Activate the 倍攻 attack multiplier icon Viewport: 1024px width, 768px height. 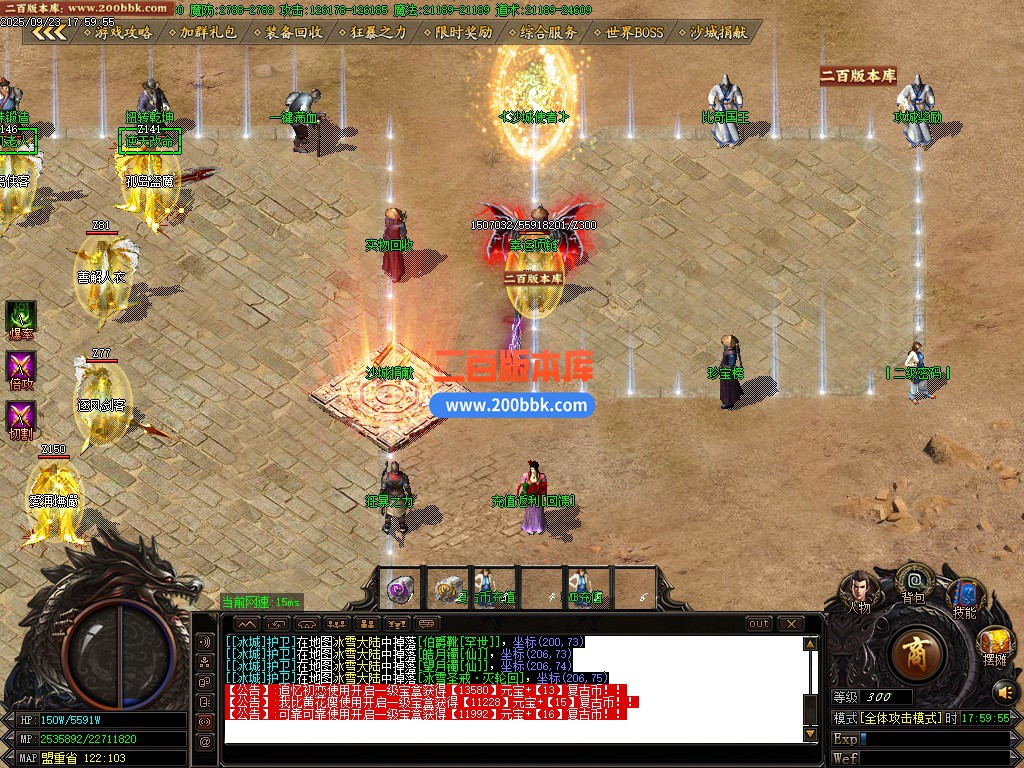point(21,368)
